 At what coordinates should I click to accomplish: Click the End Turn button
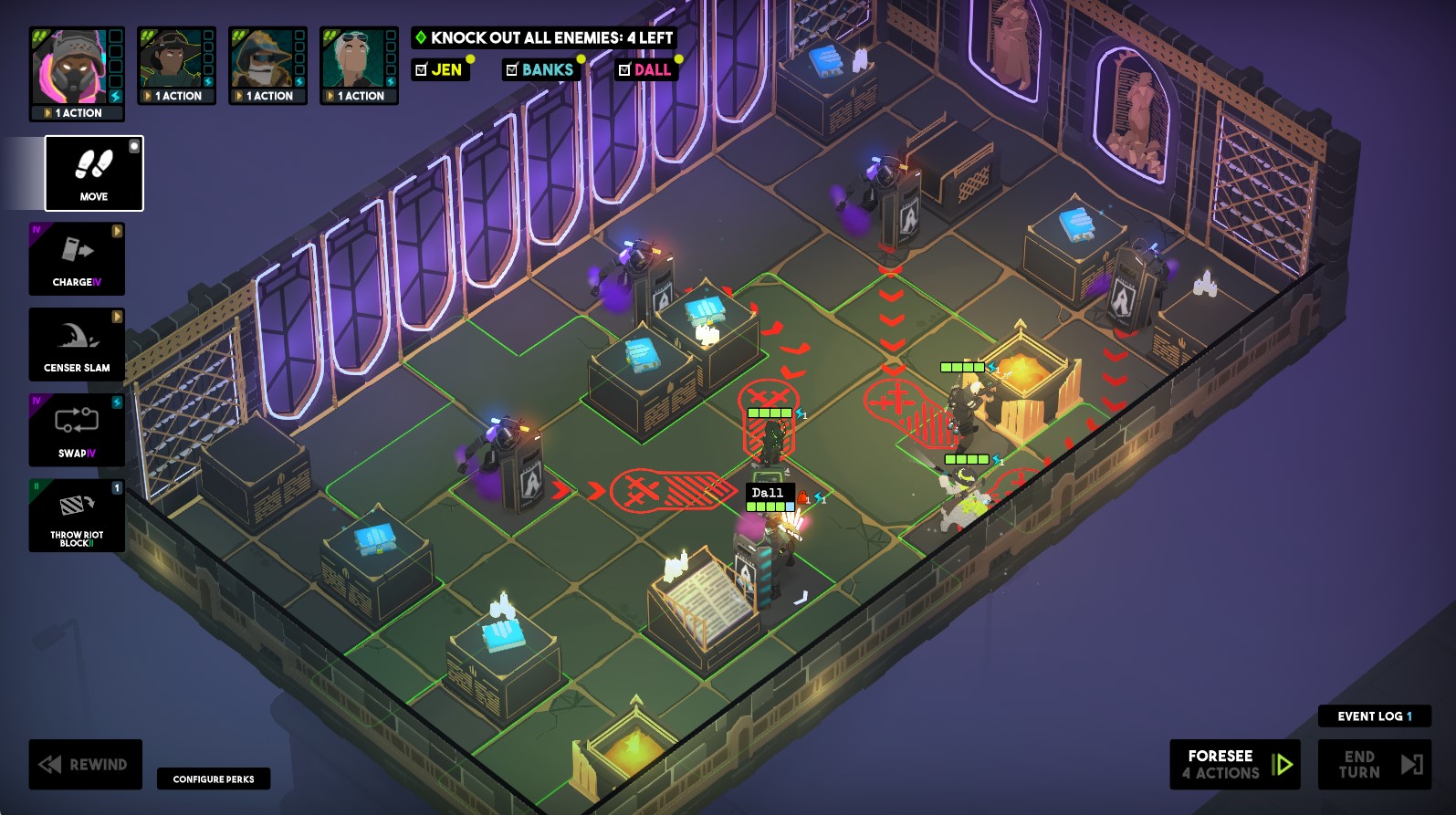pos(1375,764)
